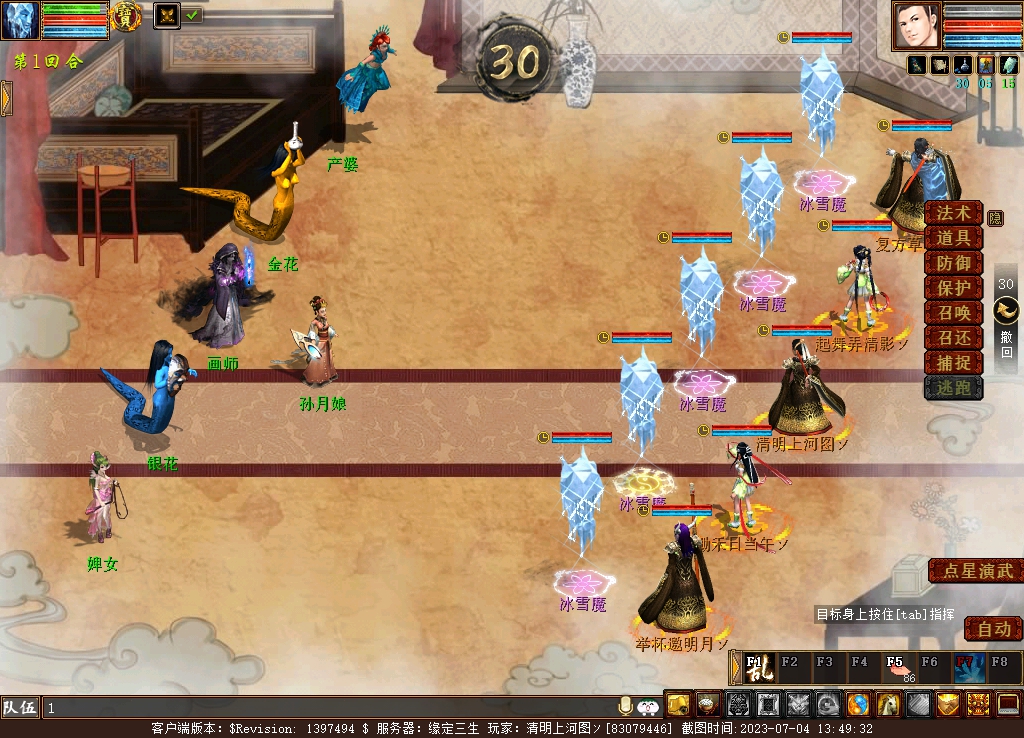Click the white horse mount icon
The height and width of the screenshot is (738, 1024).
pyautogui.click(x=888, y=704)
